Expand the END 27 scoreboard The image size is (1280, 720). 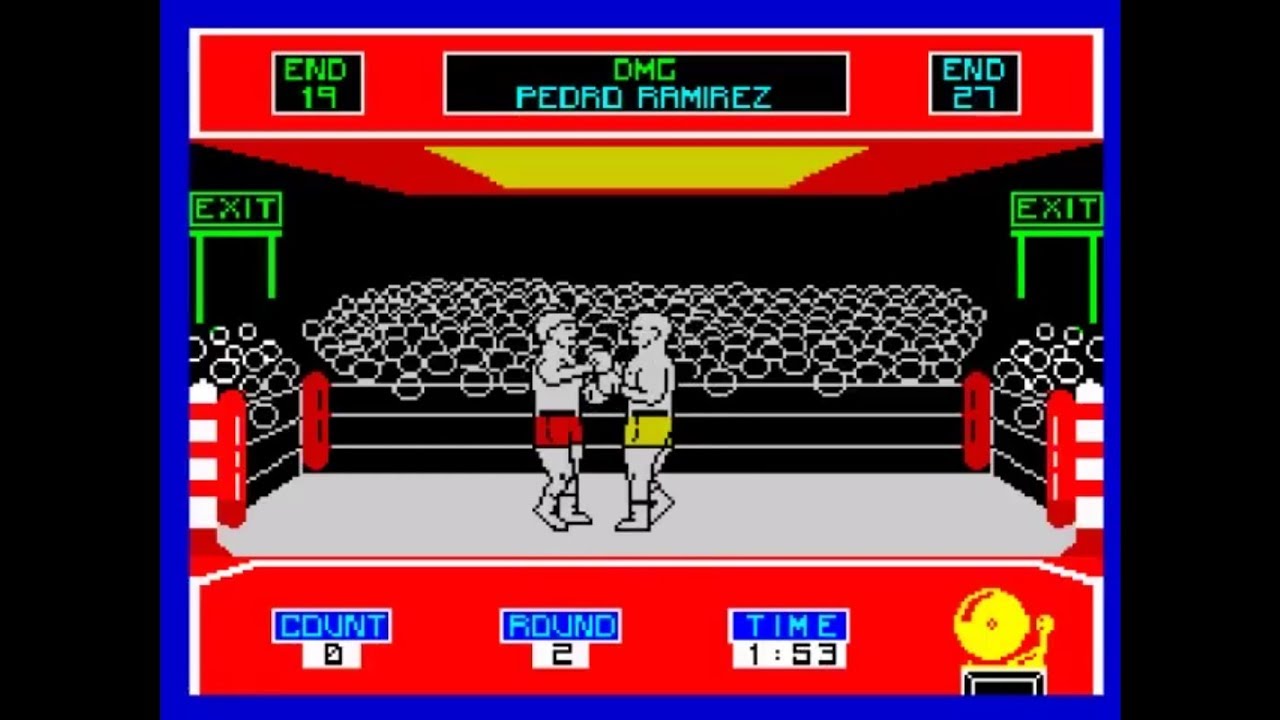(974, 82)
